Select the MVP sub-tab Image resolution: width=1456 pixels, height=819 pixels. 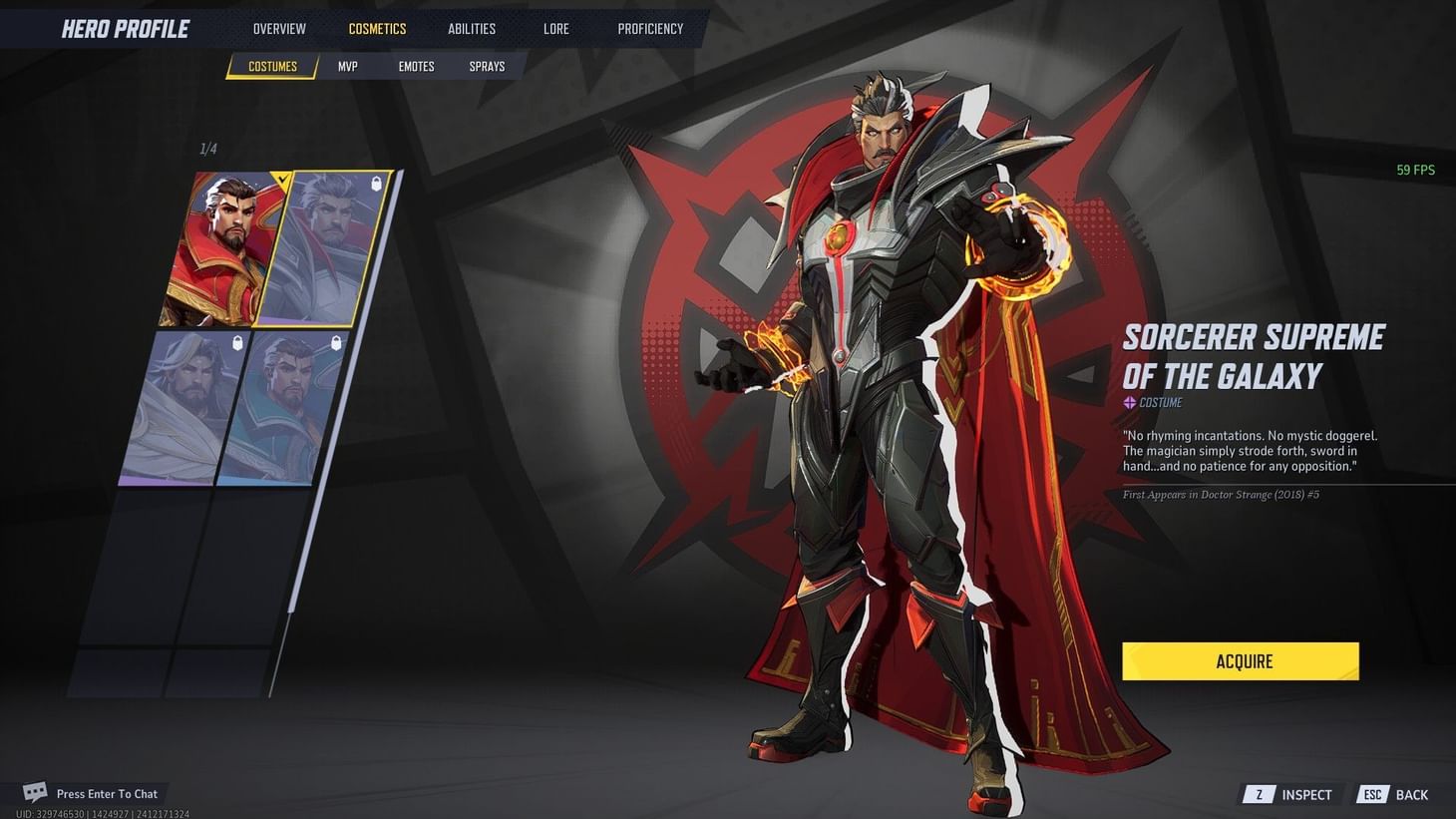tap(347, 66)
